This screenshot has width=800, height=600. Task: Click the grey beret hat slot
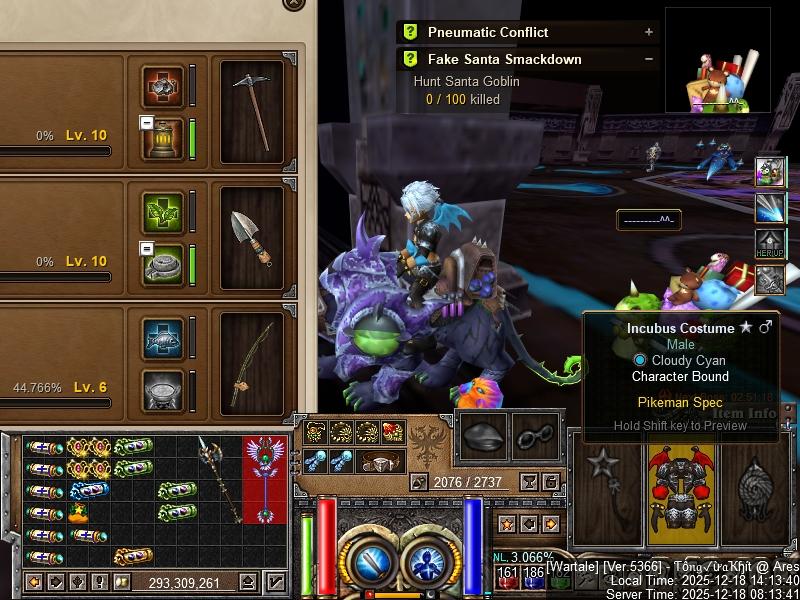click(484, 436)
